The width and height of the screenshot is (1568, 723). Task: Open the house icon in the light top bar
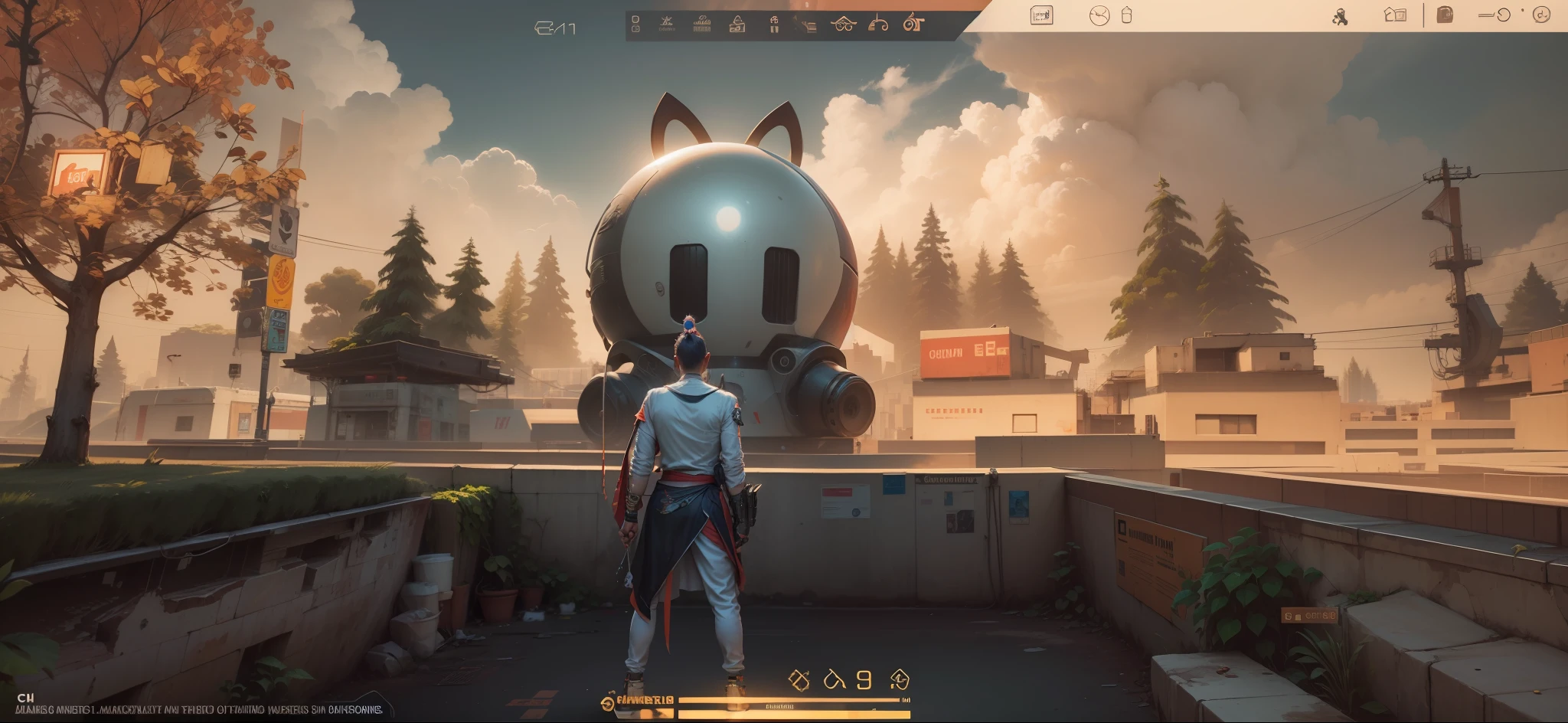click(1395, 15)
